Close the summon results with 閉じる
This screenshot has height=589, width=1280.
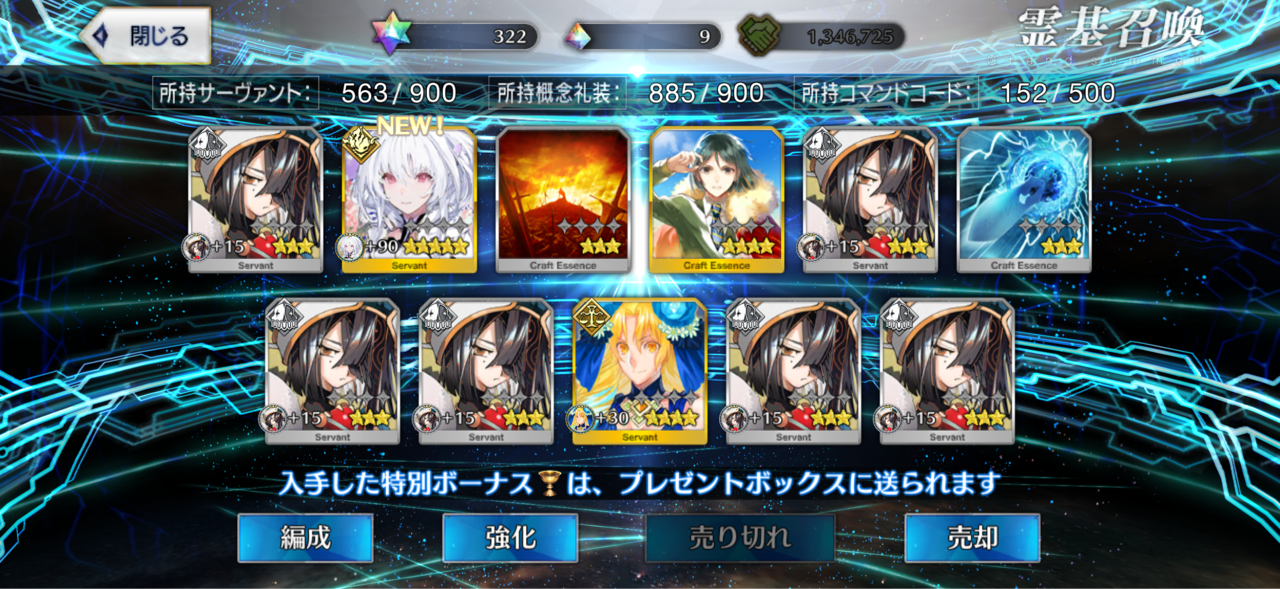tap(146, 36)
